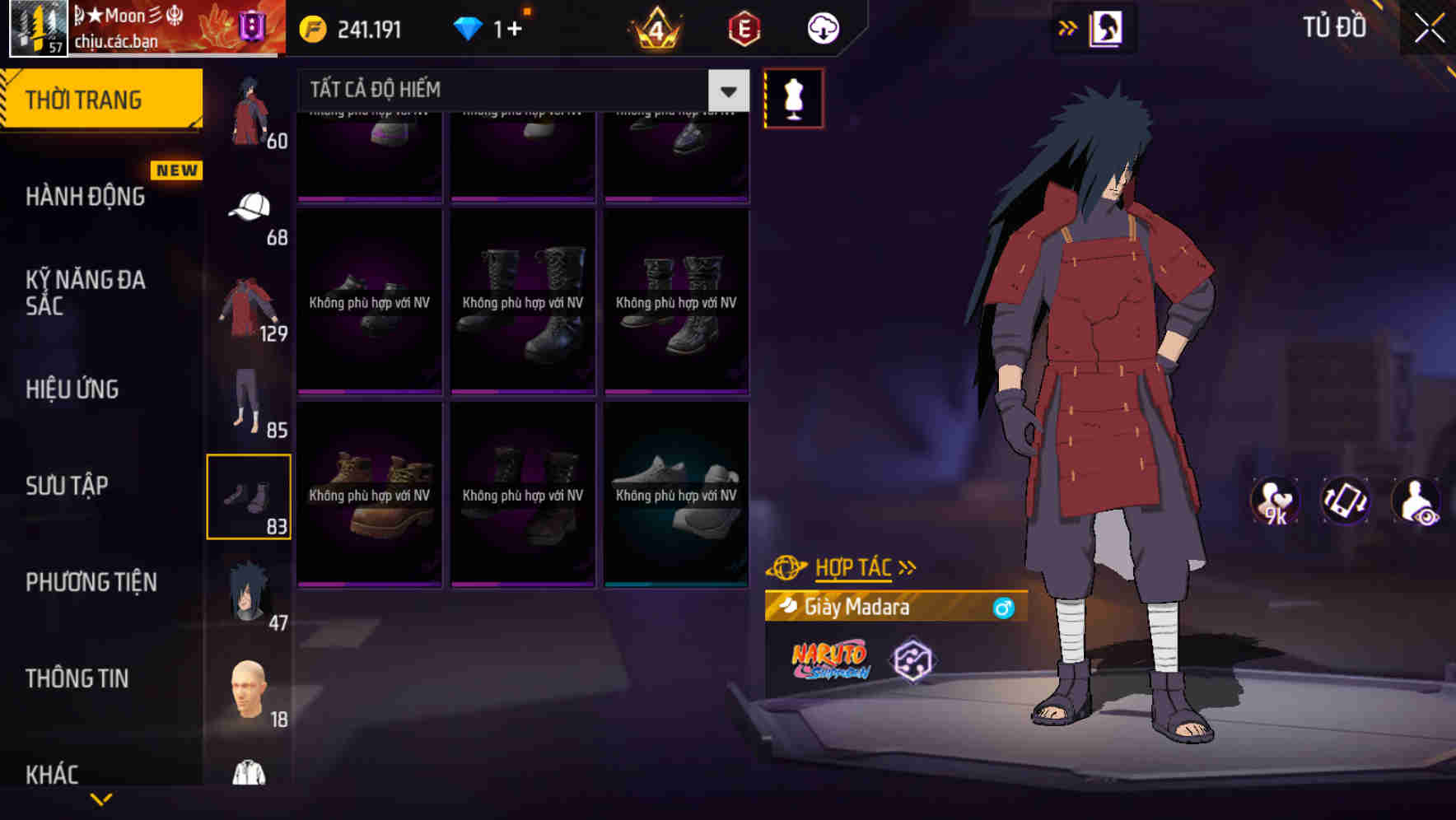
Task: Switch to the SƯU TẬP tab
Action: tap(68, 486)
